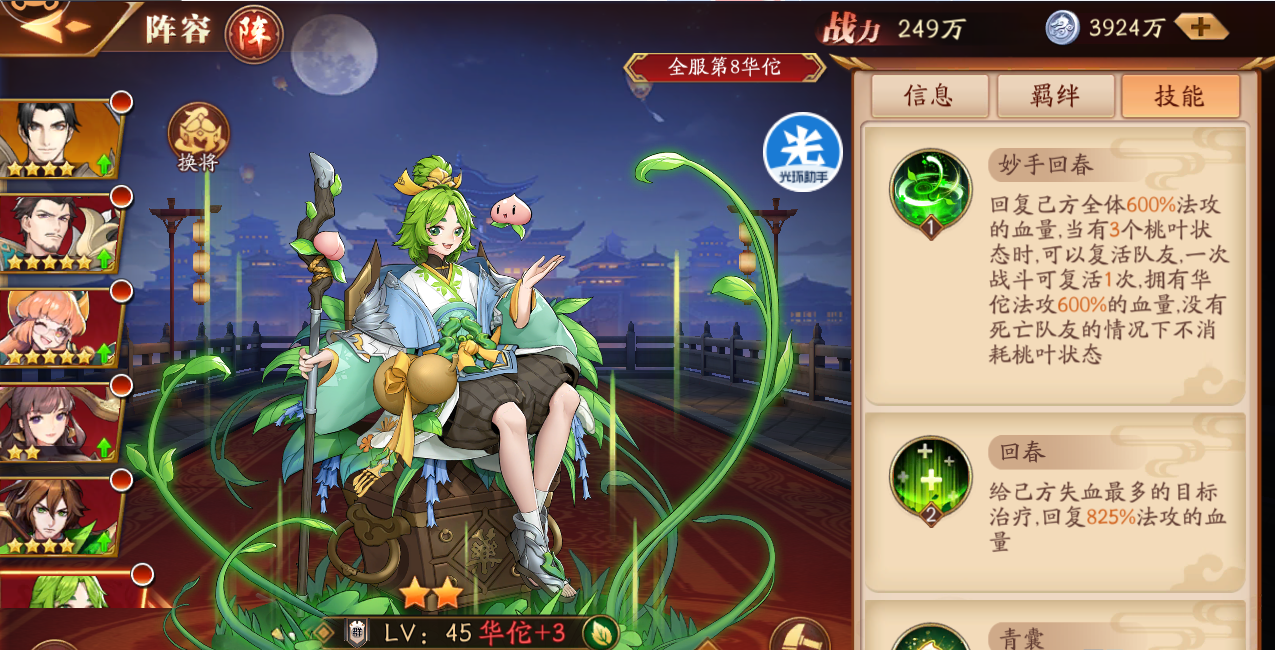Image resolution: width=1275 pixels, height=650 pixels.
Task: Add currency with the plus button
Action: click(x=1201, y=27)
